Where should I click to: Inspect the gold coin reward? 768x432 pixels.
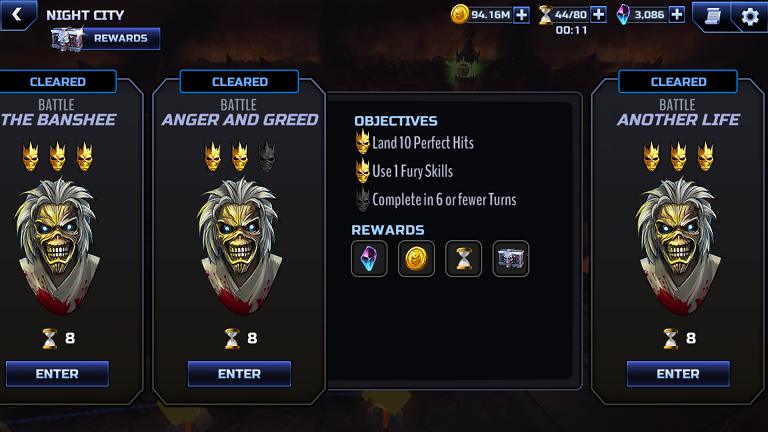(x=416, y=259)
